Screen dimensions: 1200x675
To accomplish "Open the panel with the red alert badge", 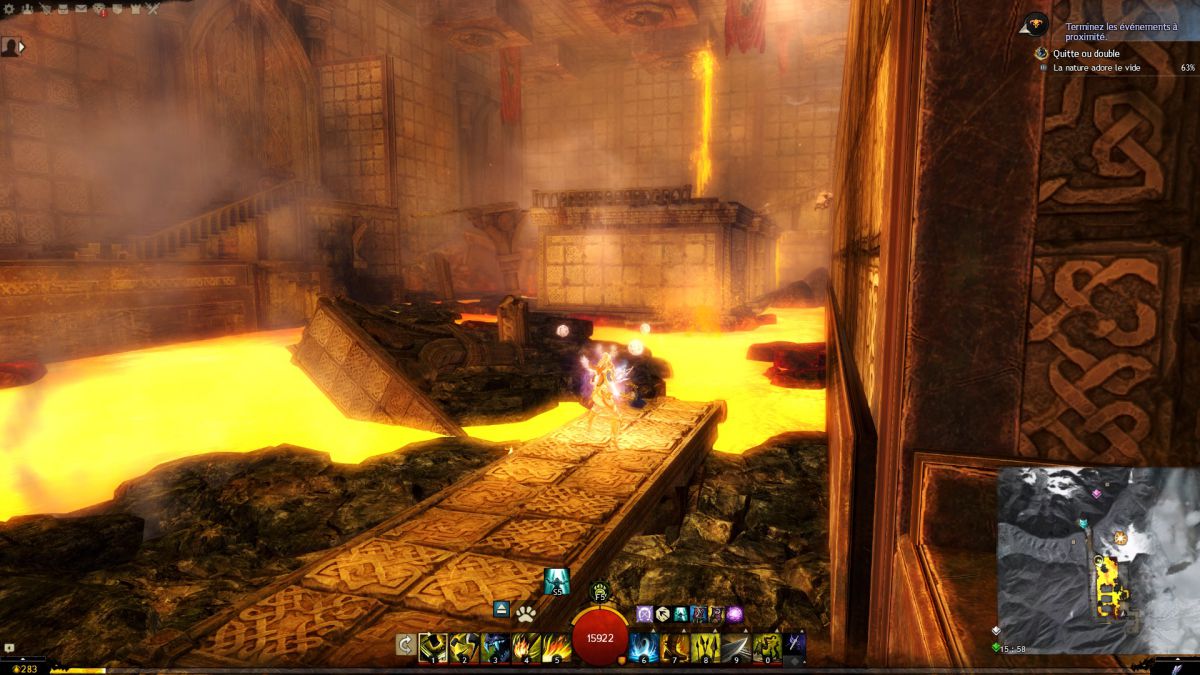I will coord(100,10).
